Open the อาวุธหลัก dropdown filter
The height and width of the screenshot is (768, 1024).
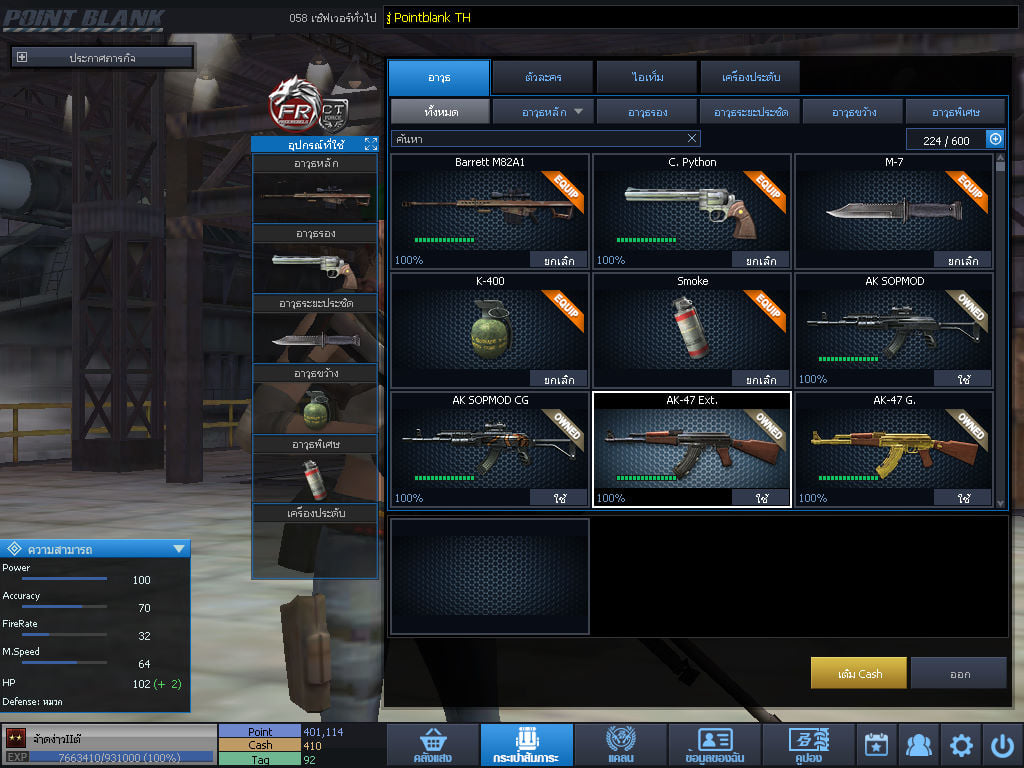543,112
